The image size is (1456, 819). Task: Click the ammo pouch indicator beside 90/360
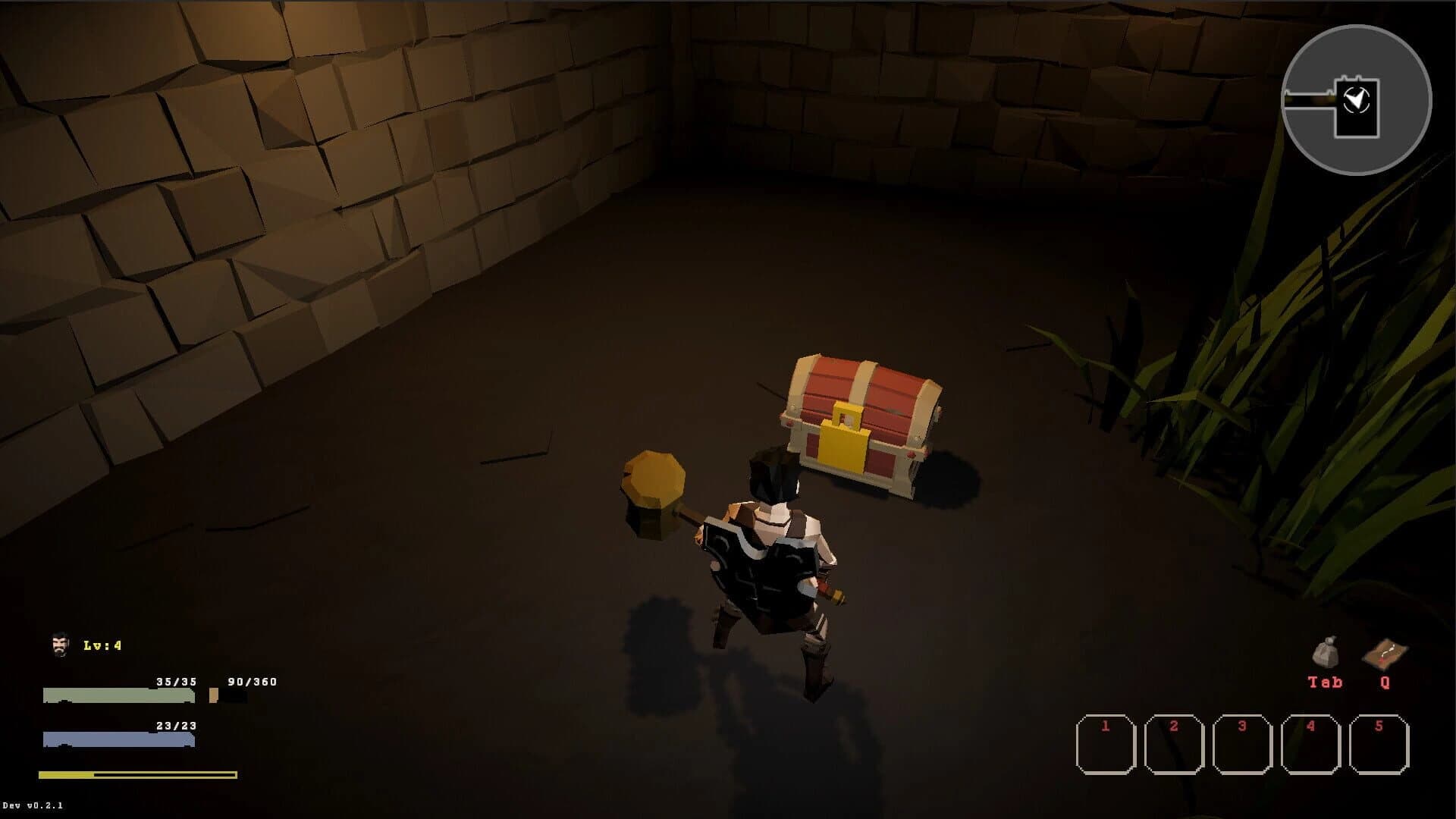tap(213, 695)
